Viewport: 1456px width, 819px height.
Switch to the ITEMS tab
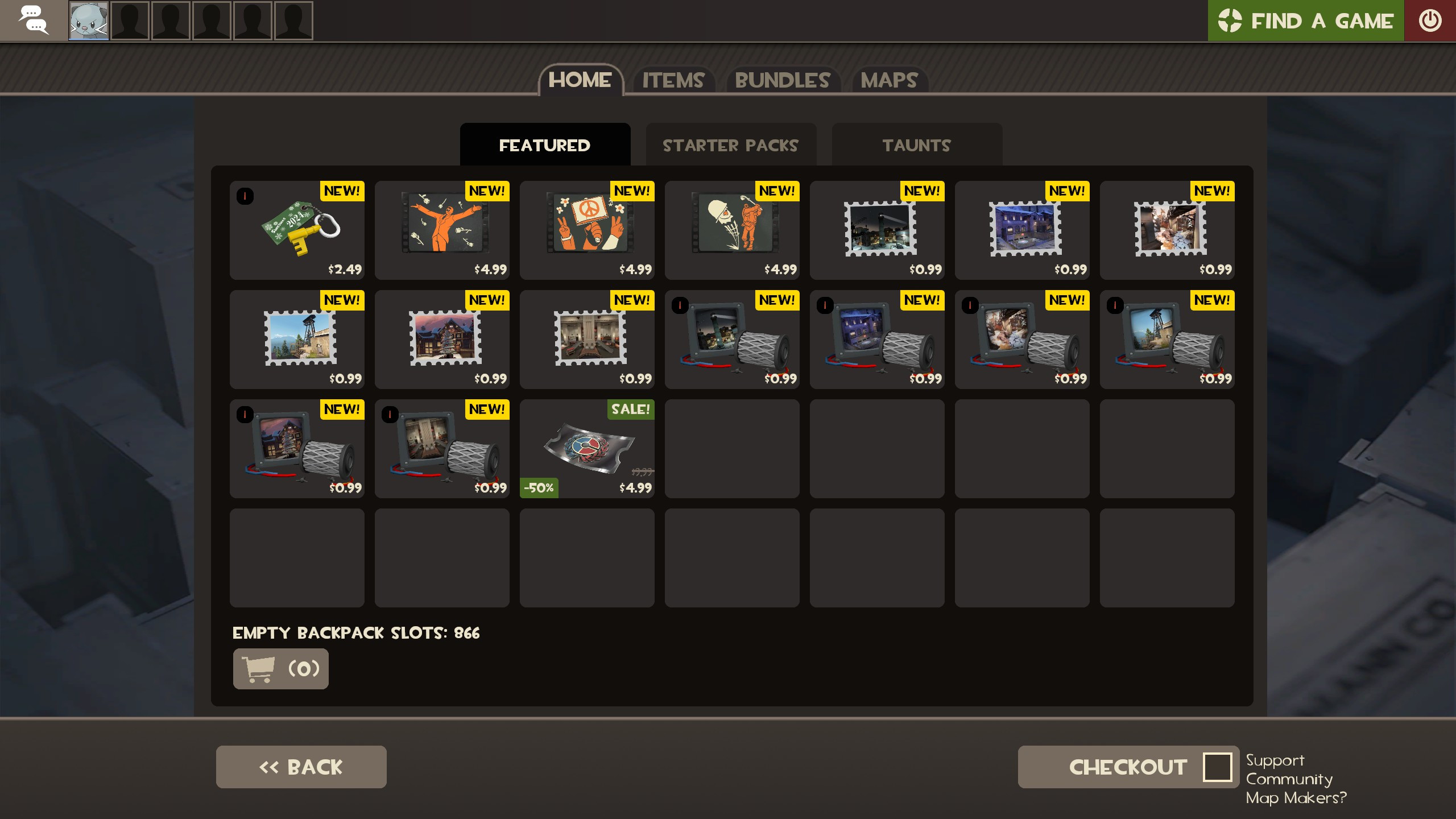[x=673, y=81]
